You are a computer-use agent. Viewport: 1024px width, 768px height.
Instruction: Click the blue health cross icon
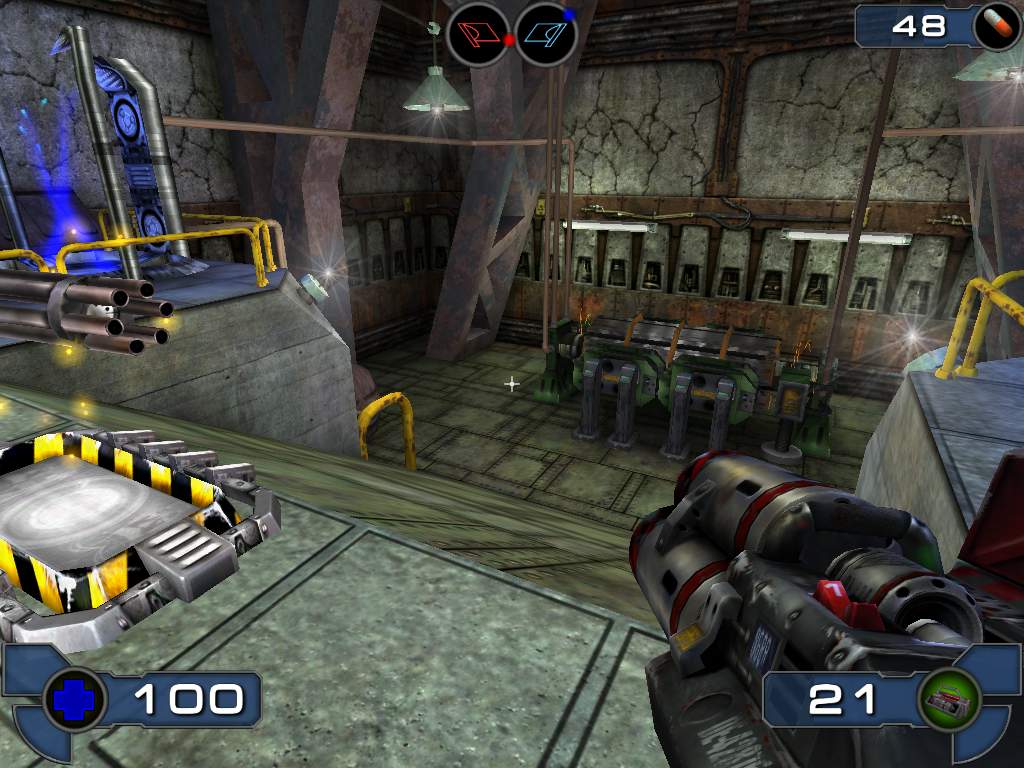point(75,699)
